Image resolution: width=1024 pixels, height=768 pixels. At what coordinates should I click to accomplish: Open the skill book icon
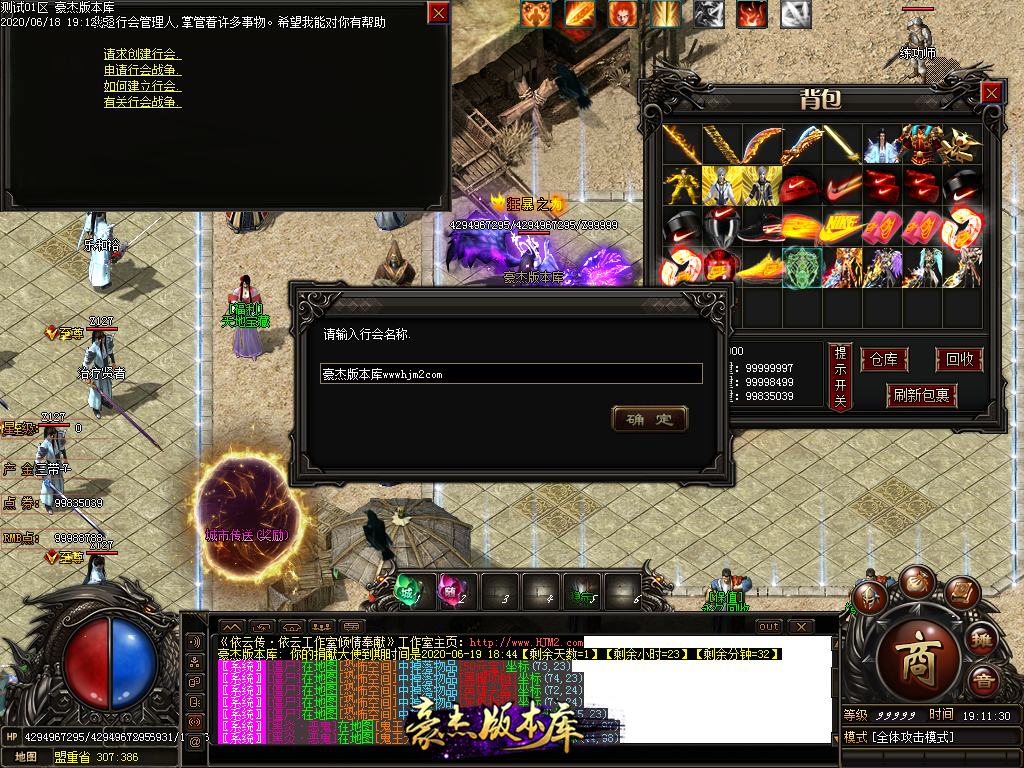(960, 594)
